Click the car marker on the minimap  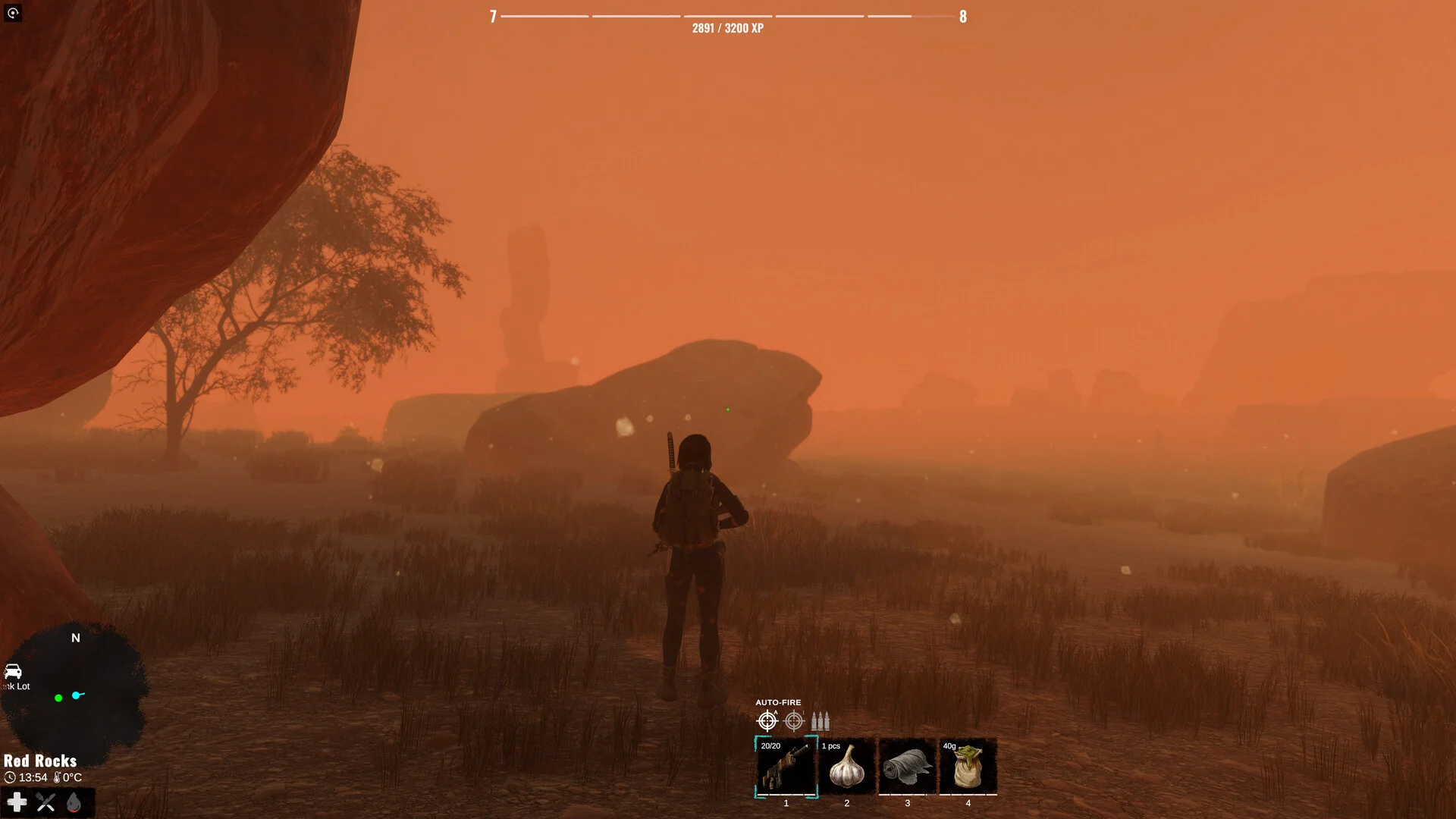13,671
